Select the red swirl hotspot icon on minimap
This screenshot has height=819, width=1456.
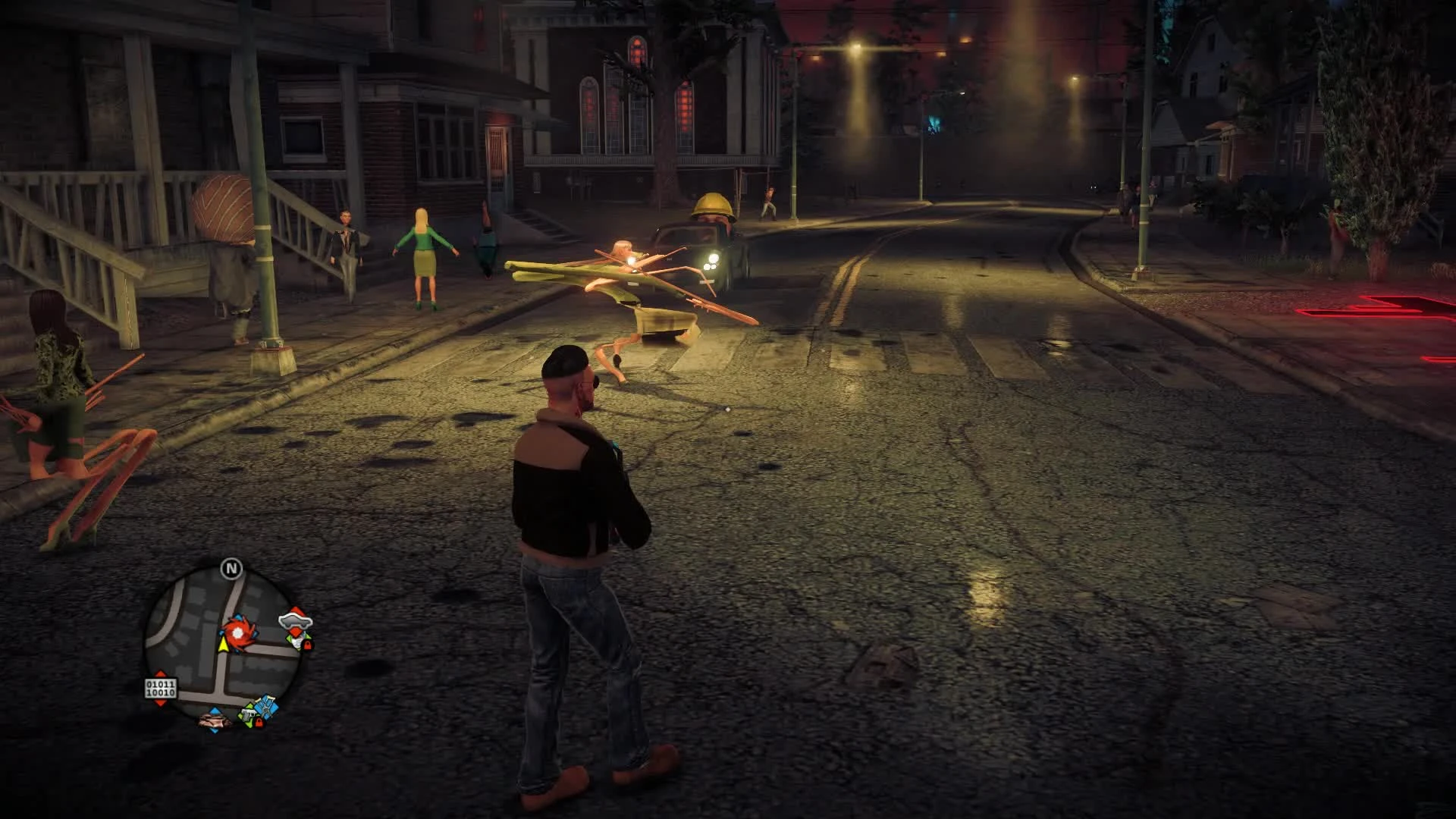pyautogui.click(x=240, y=632)
